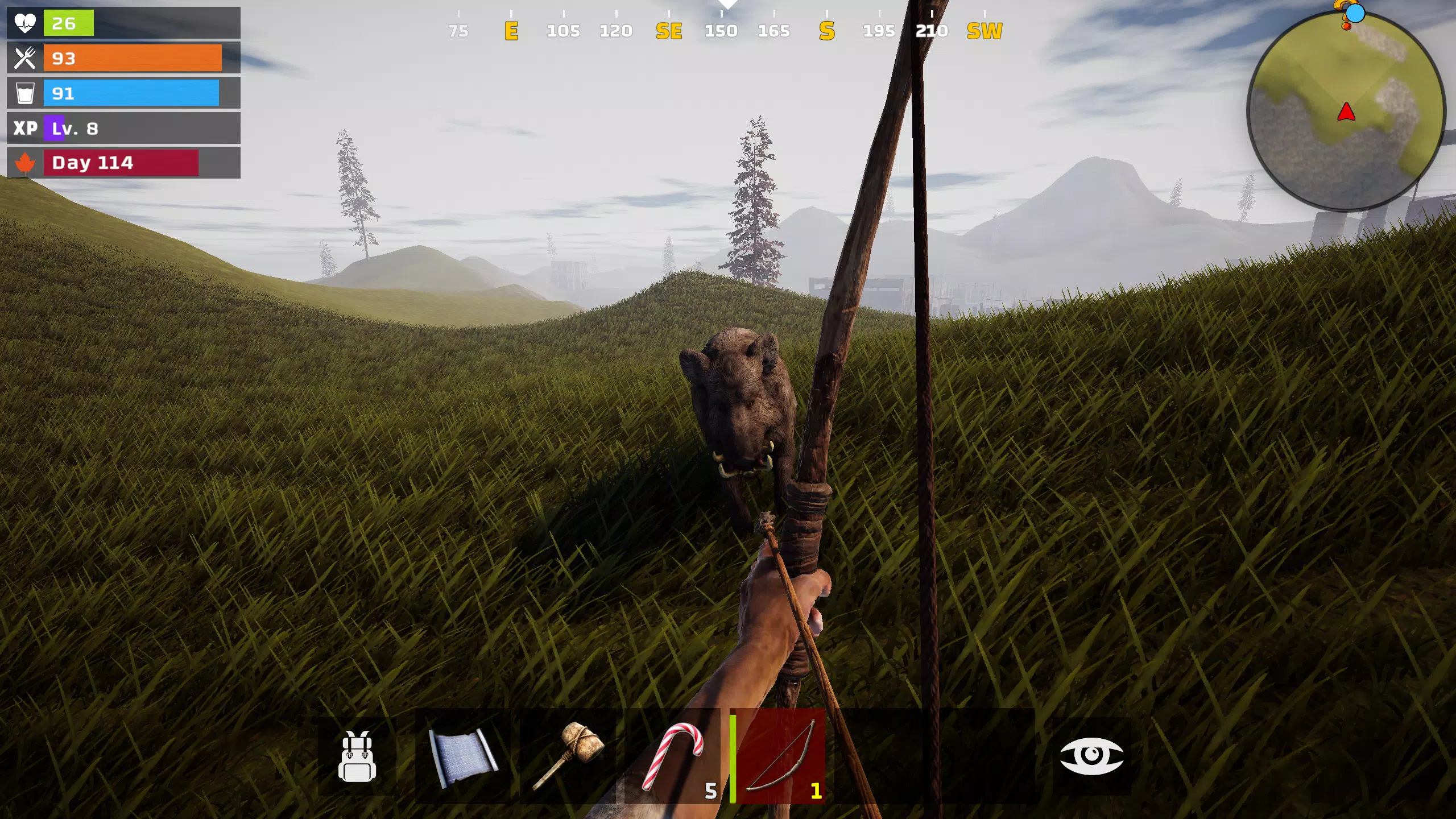This screenshot has height=819, width=1456.
Task: Open the crafting blueprints scroll
Action: point(460,756)
